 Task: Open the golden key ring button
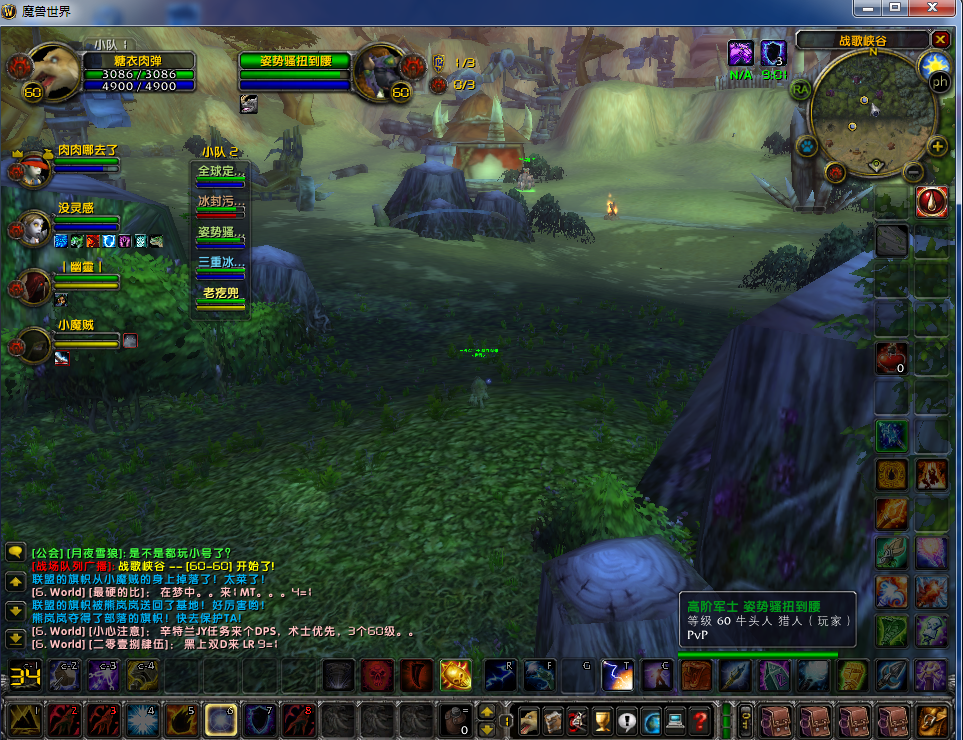pos(745,719)
